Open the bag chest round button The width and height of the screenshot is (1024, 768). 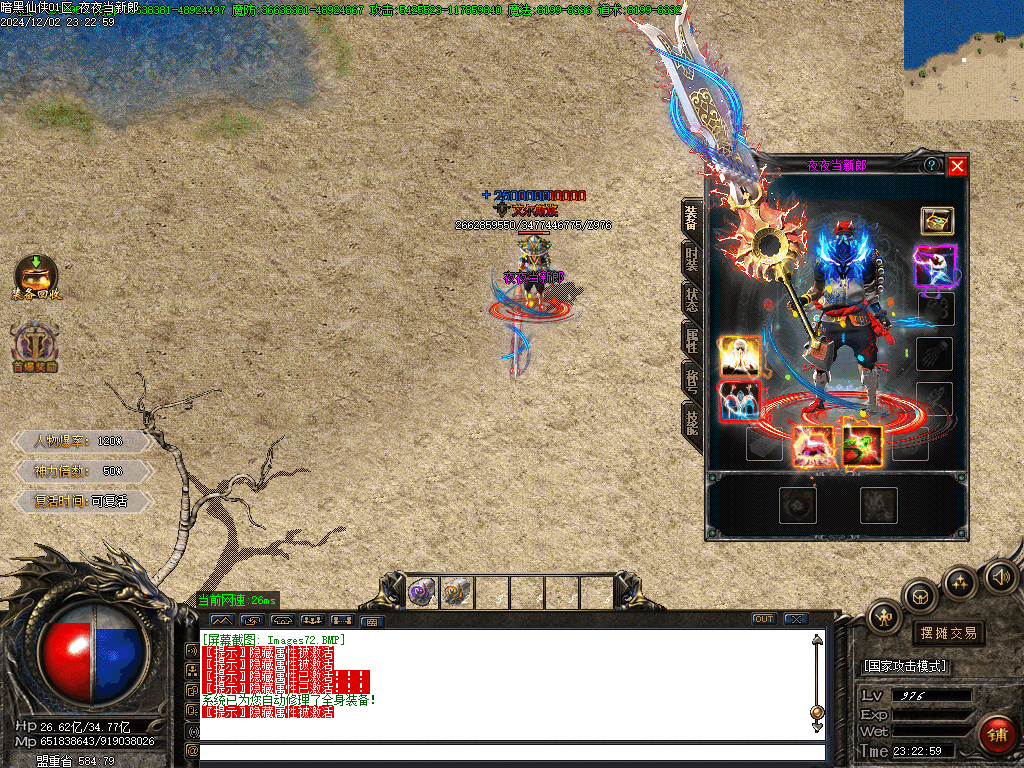[920, 597]
